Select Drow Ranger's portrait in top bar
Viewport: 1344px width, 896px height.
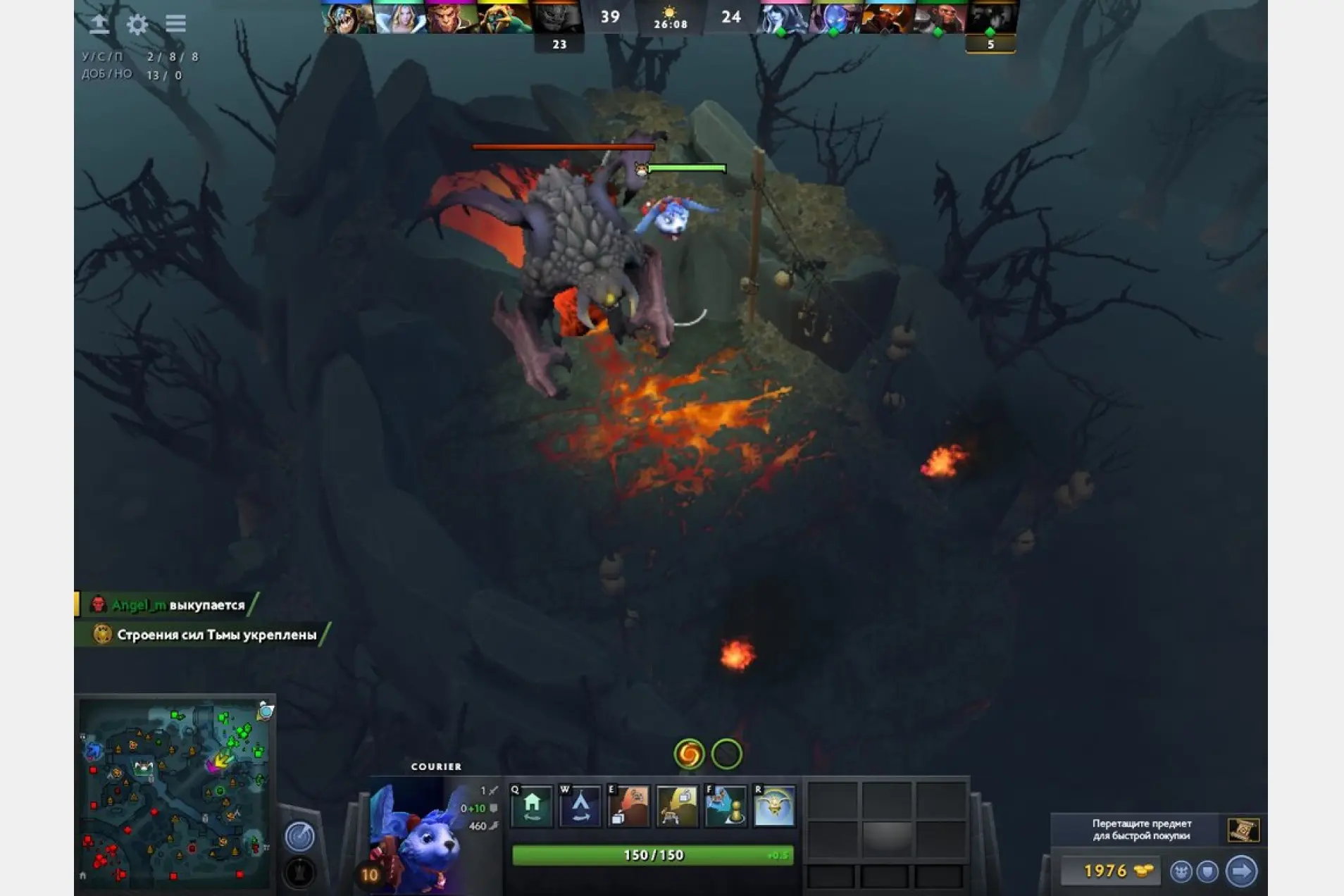tap(783, 18)
